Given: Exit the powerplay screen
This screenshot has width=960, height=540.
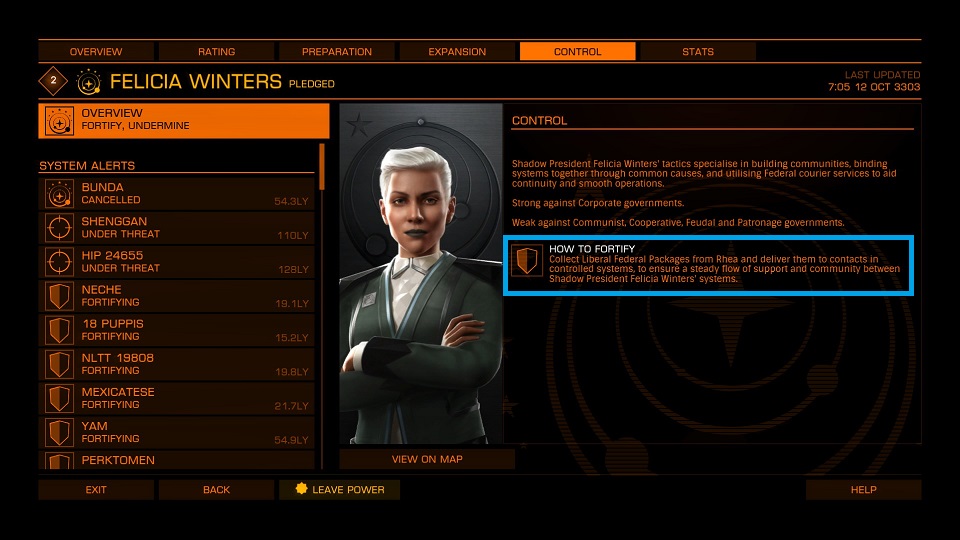Looking at the screenshot, I should (x=96, y=490).
